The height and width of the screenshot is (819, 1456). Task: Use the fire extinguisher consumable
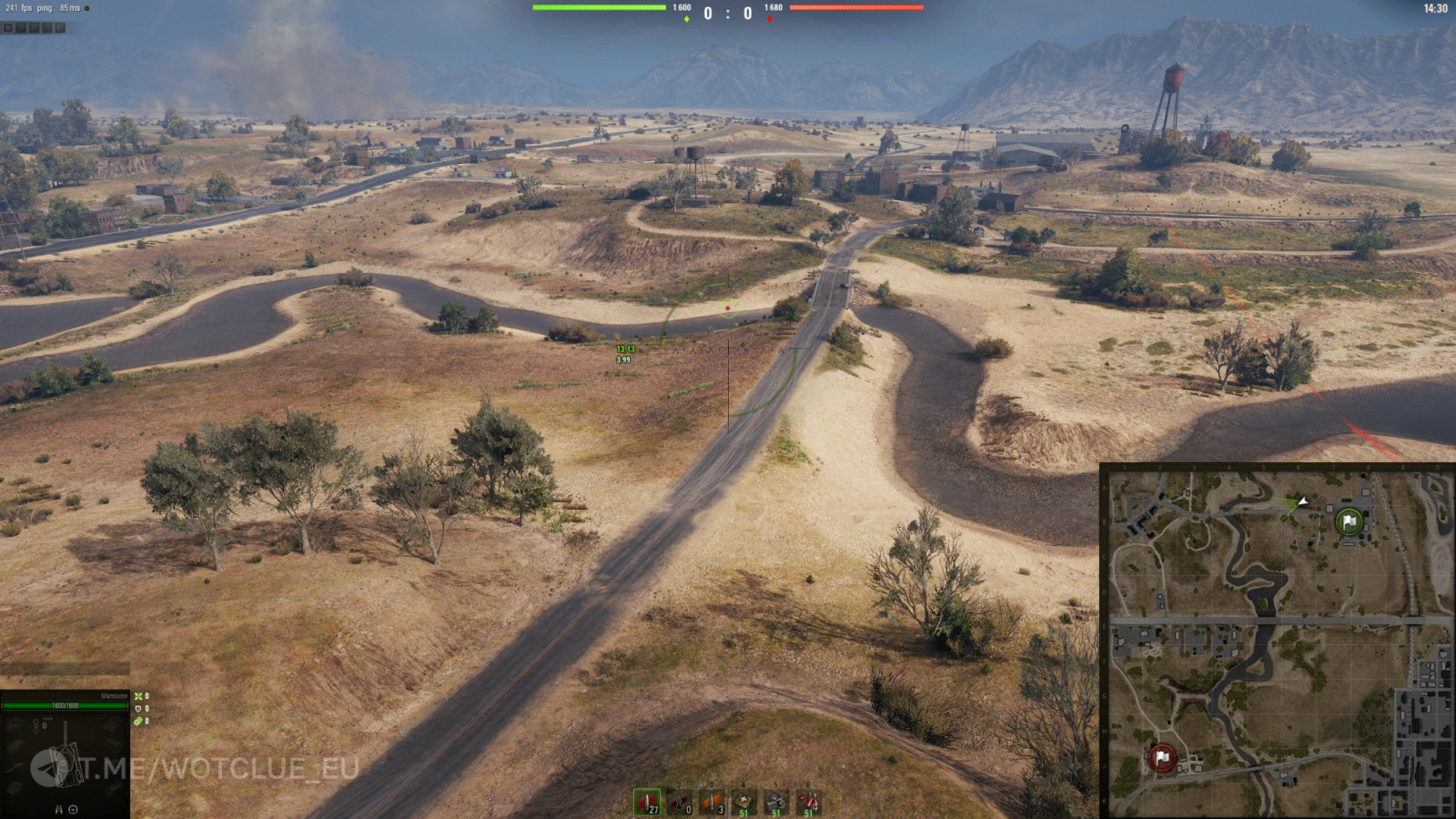[808, 802]
